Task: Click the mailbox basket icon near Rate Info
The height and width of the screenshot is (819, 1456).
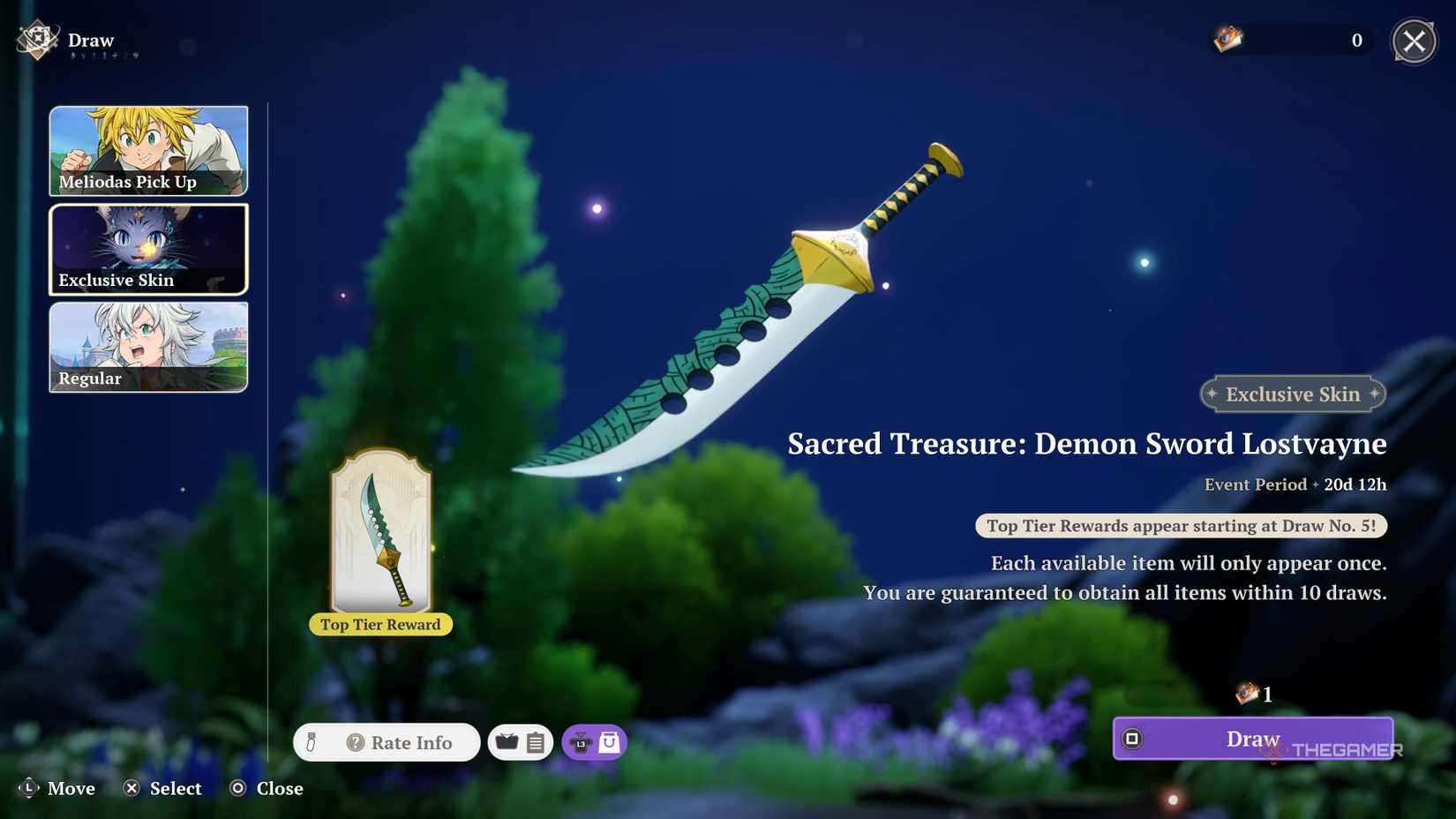Action: [x=508, y=742]
